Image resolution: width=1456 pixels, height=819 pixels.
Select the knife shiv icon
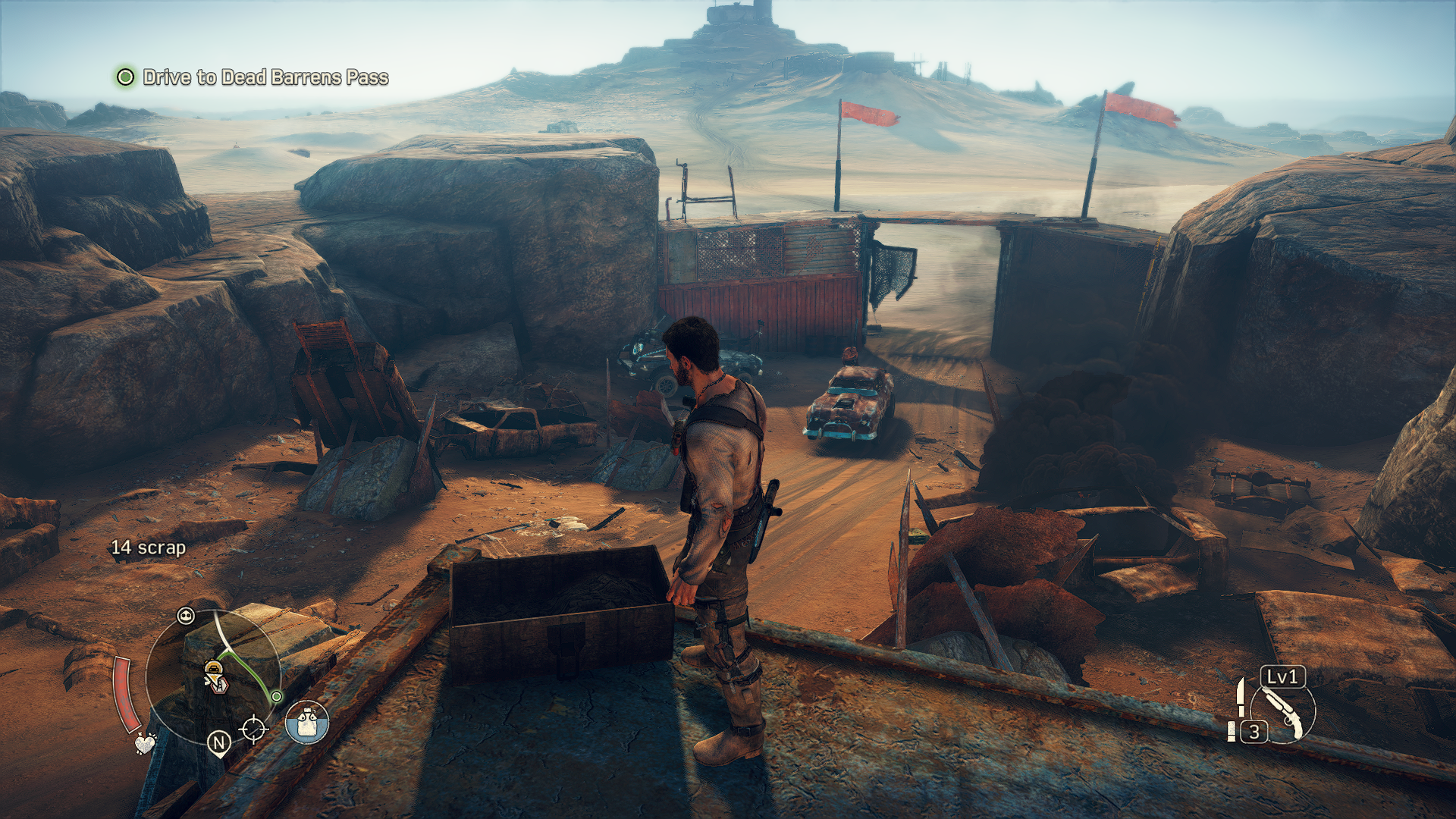pos(1241,696)
